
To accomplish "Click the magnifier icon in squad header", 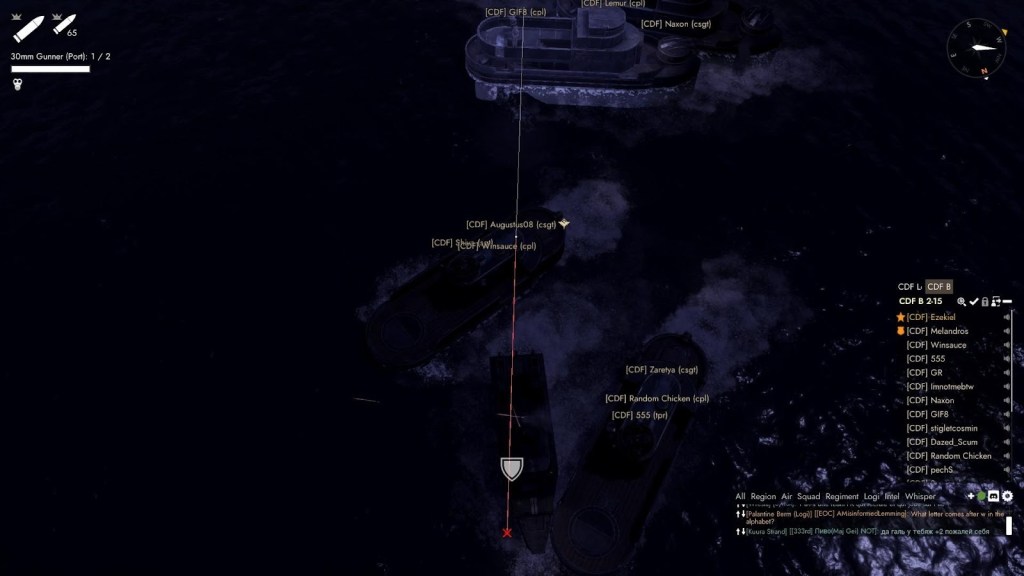I will click(961, 301).
